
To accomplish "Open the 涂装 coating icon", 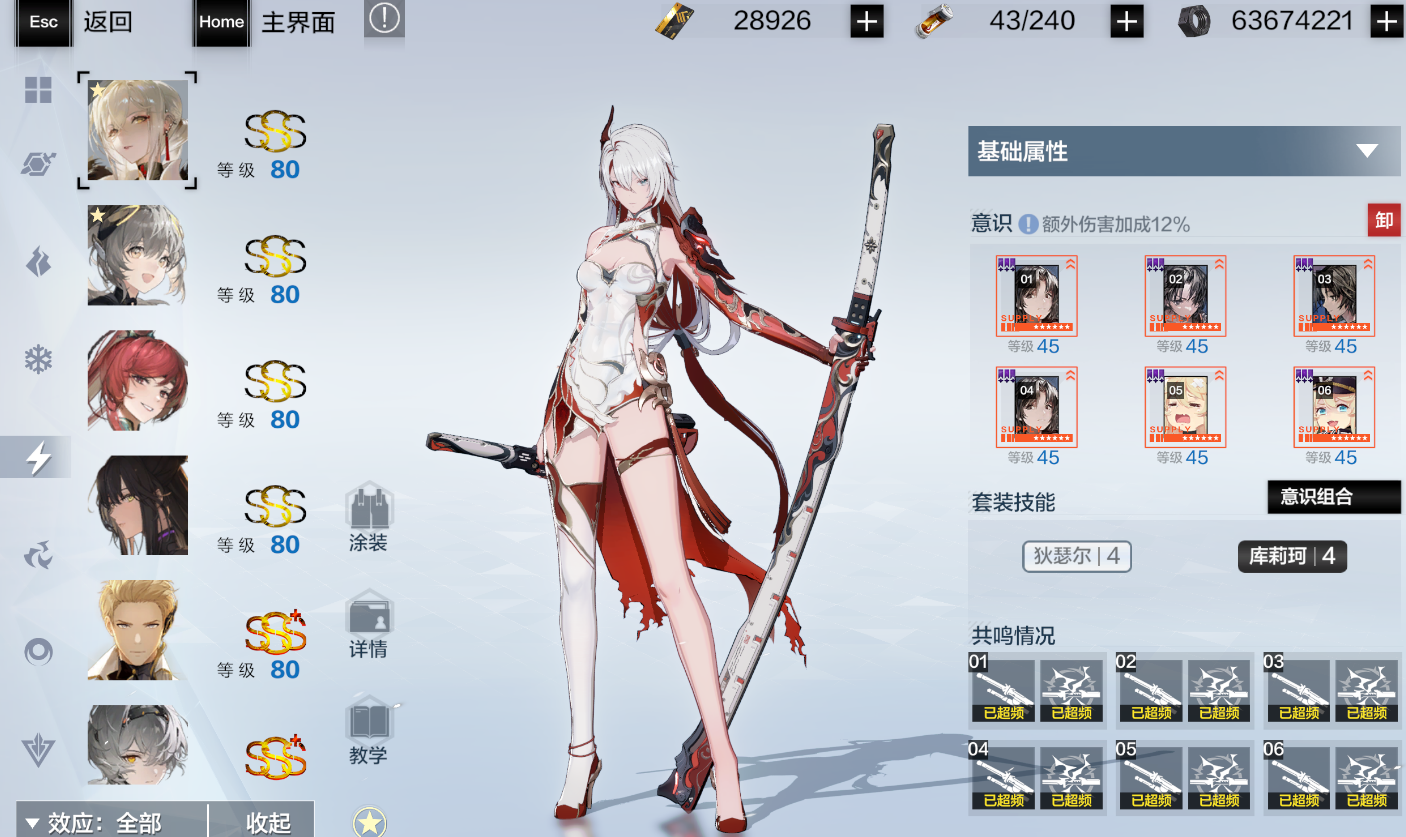I will [x=370, y=510].
